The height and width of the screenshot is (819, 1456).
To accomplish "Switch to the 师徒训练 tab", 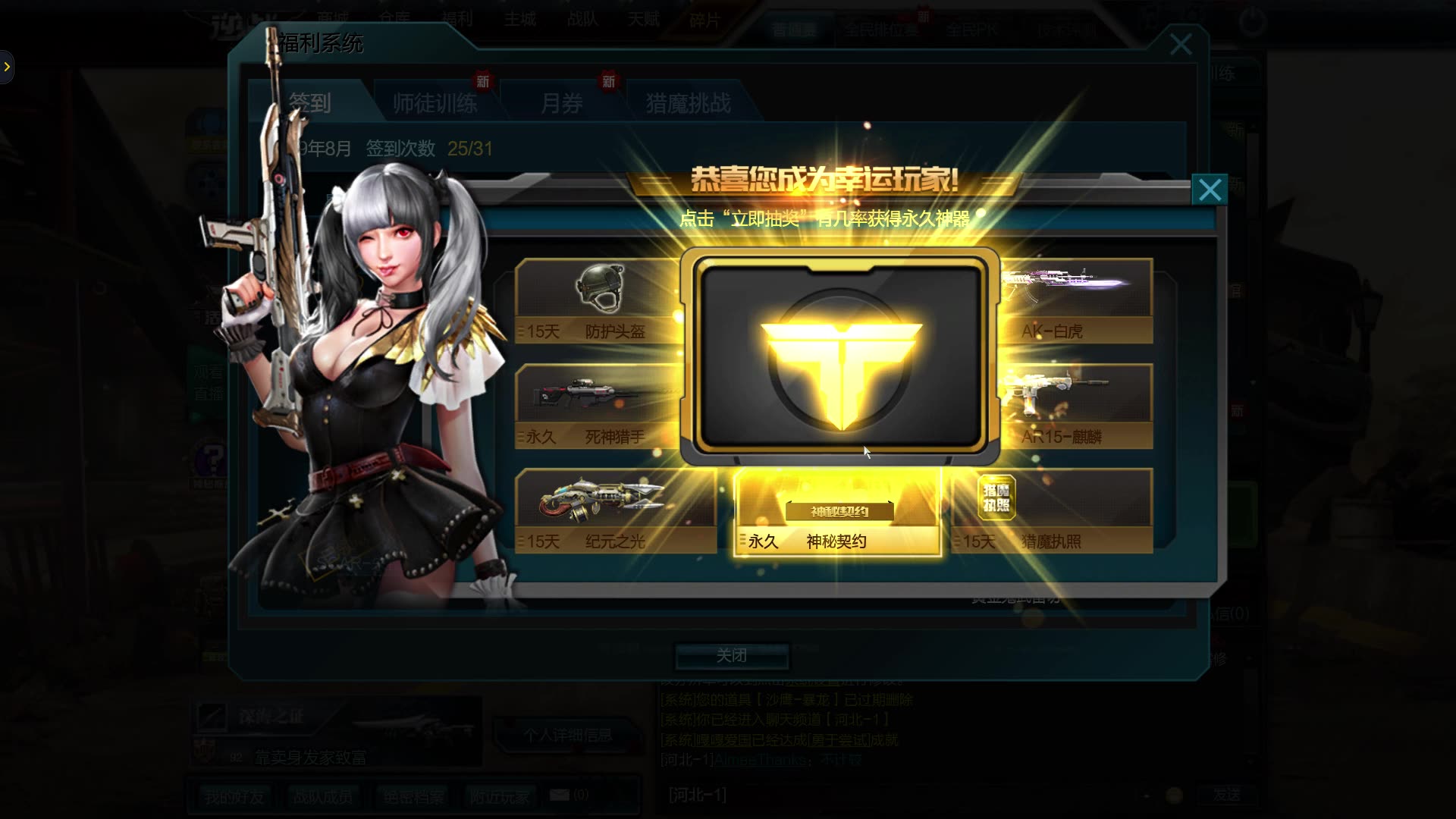I will point(435,103).
